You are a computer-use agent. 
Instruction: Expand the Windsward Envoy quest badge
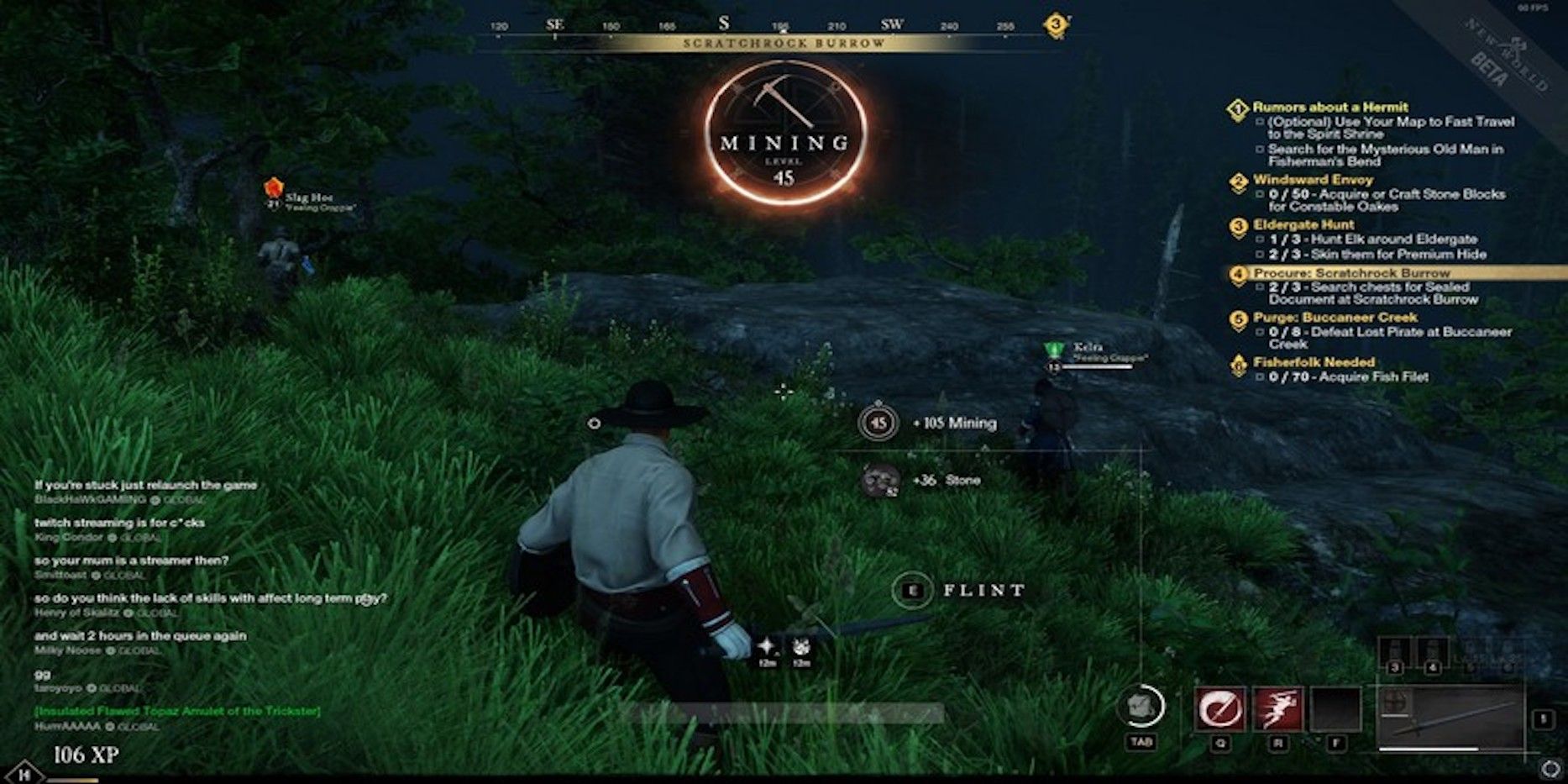click(x=1238, y=179)
